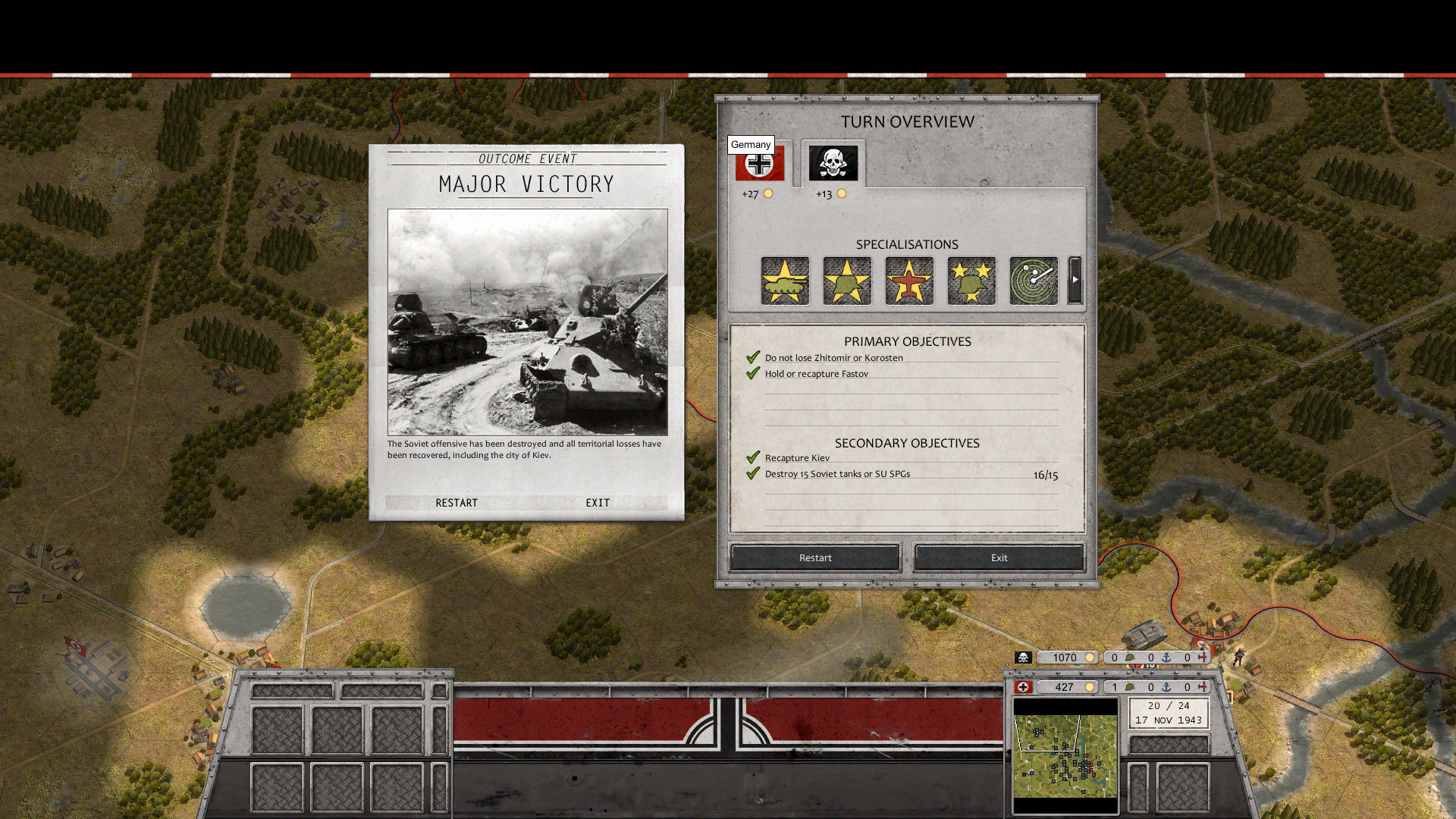Open the radar specialisation icon
Image resolution: width=1456 pixels, height=819 pixels.
1033,281
